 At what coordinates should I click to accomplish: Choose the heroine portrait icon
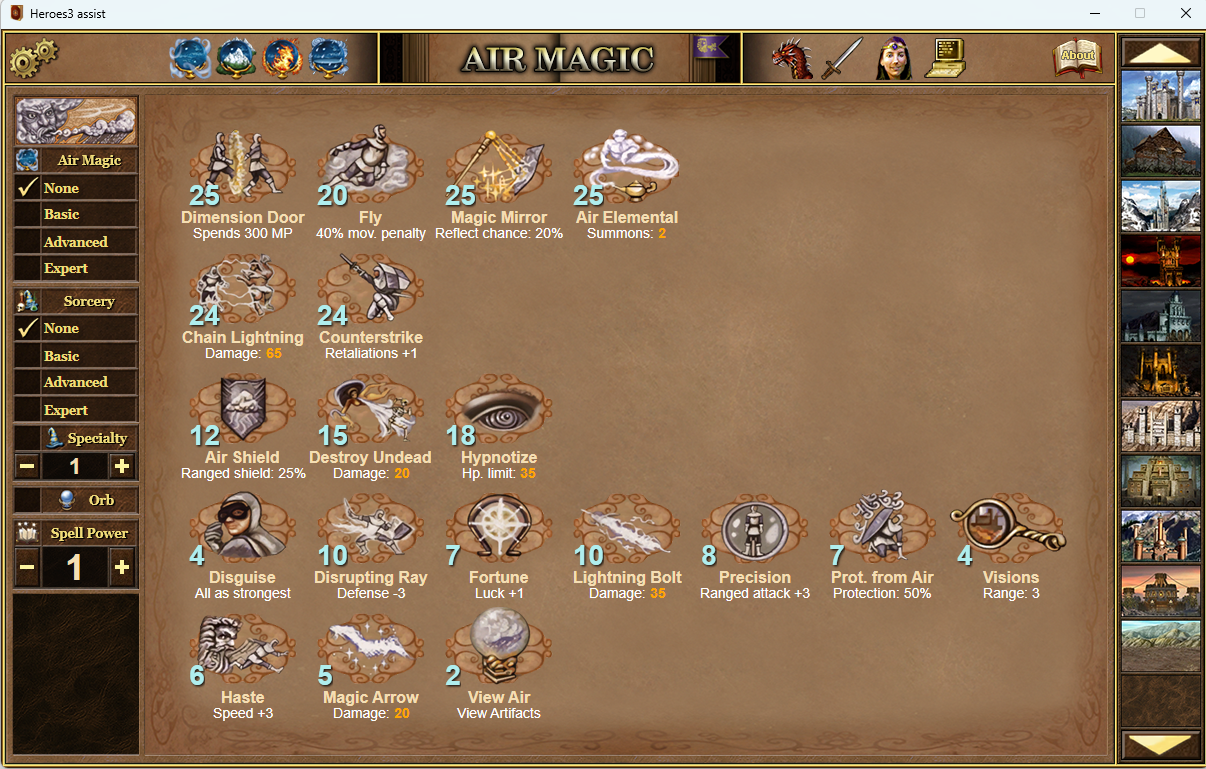[x=894, y=58]
